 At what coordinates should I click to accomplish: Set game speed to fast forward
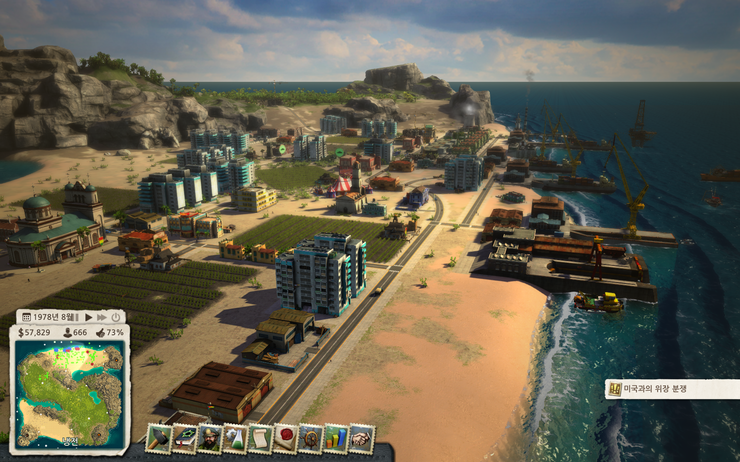[x=102, y=317]
